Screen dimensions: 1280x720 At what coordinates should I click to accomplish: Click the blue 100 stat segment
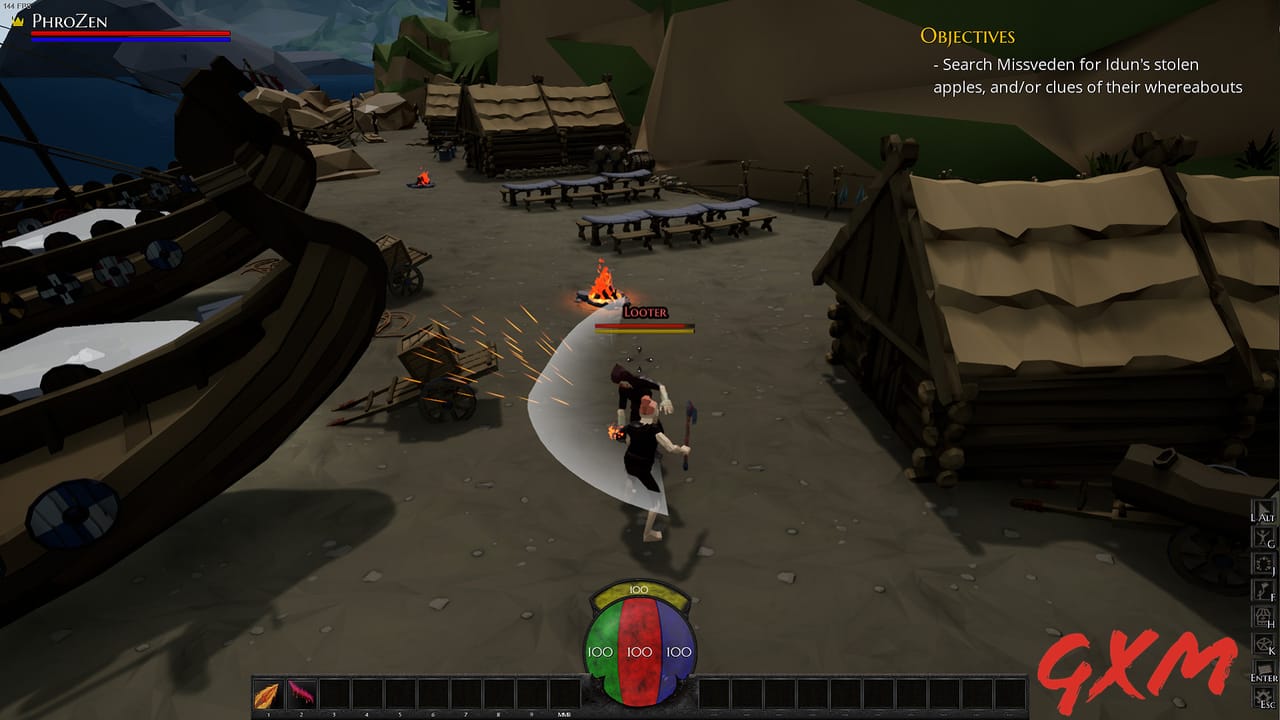pos(678,650)
